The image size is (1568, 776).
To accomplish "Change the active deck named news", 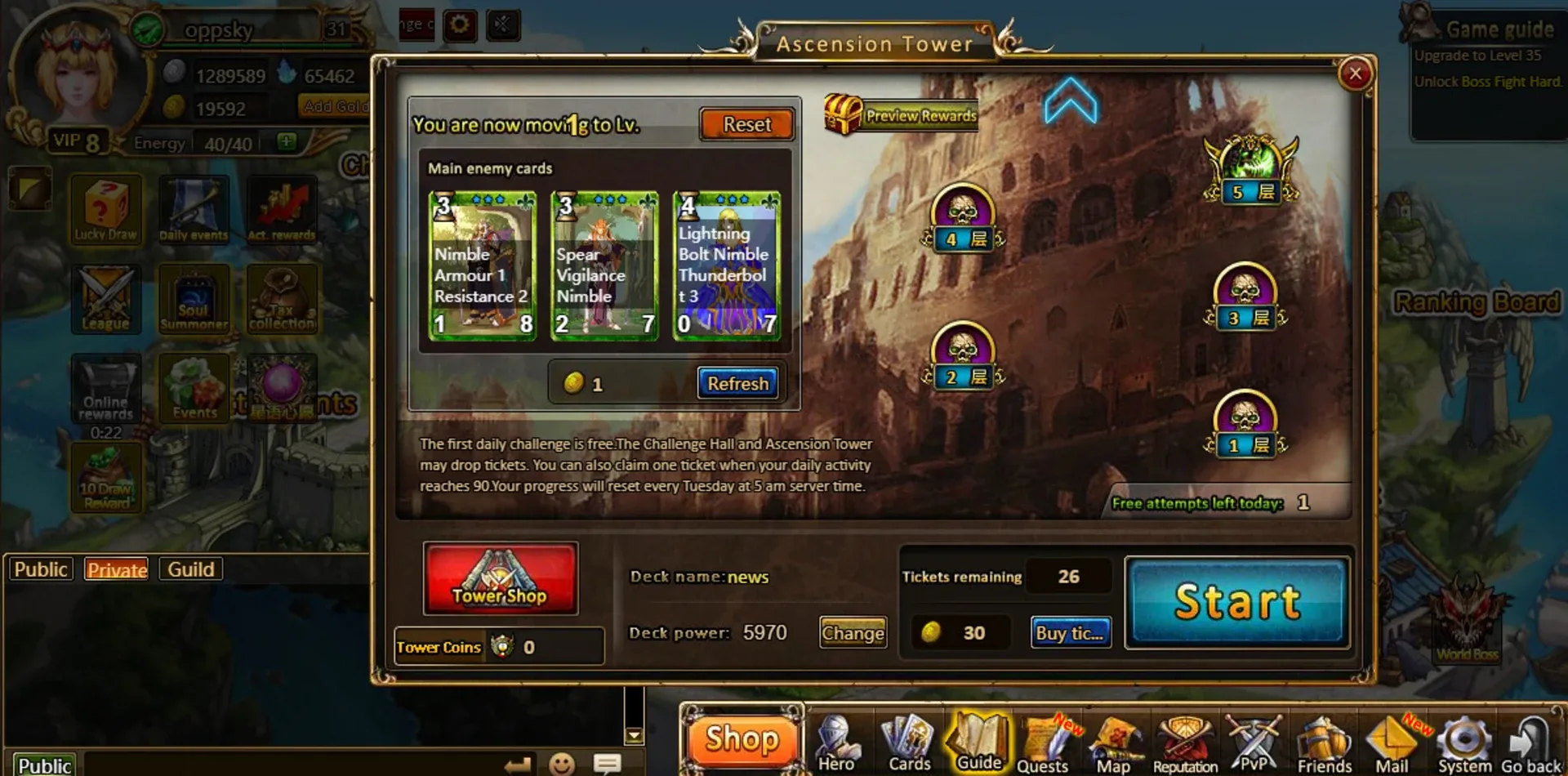I will click(x=853, y=633).
